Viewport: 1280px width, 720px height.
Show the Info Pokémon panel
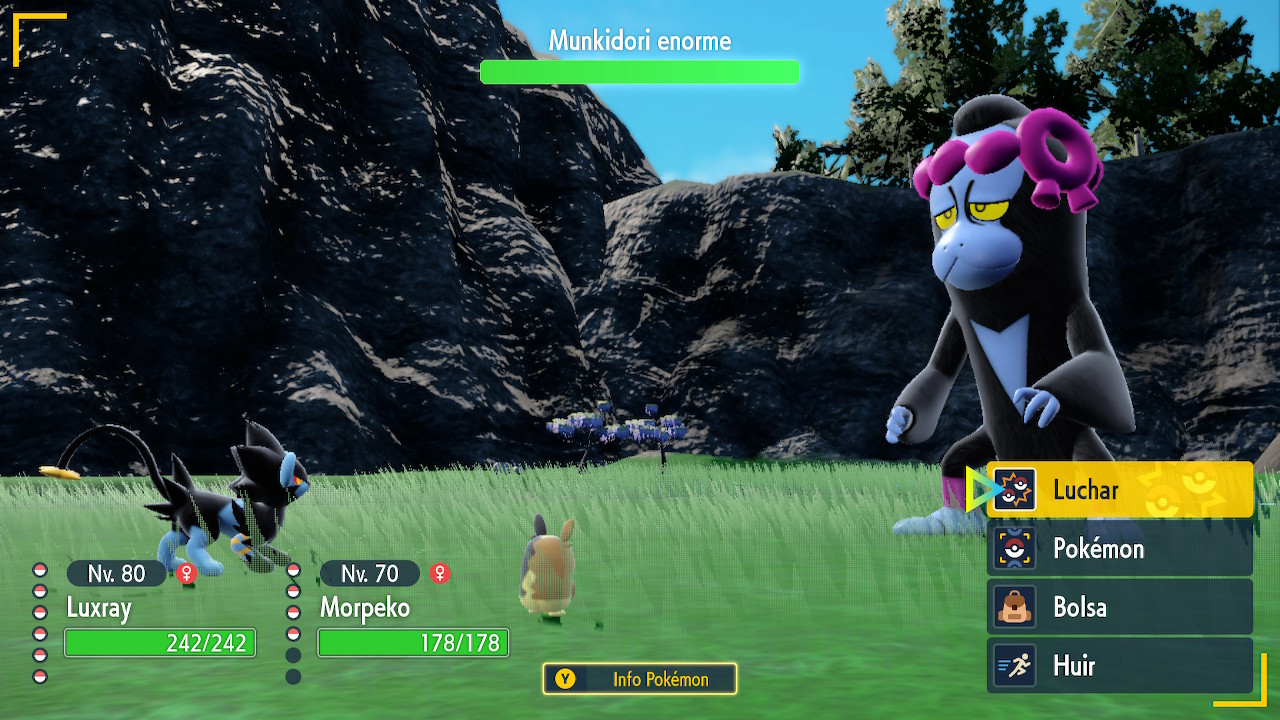[640, 679]
